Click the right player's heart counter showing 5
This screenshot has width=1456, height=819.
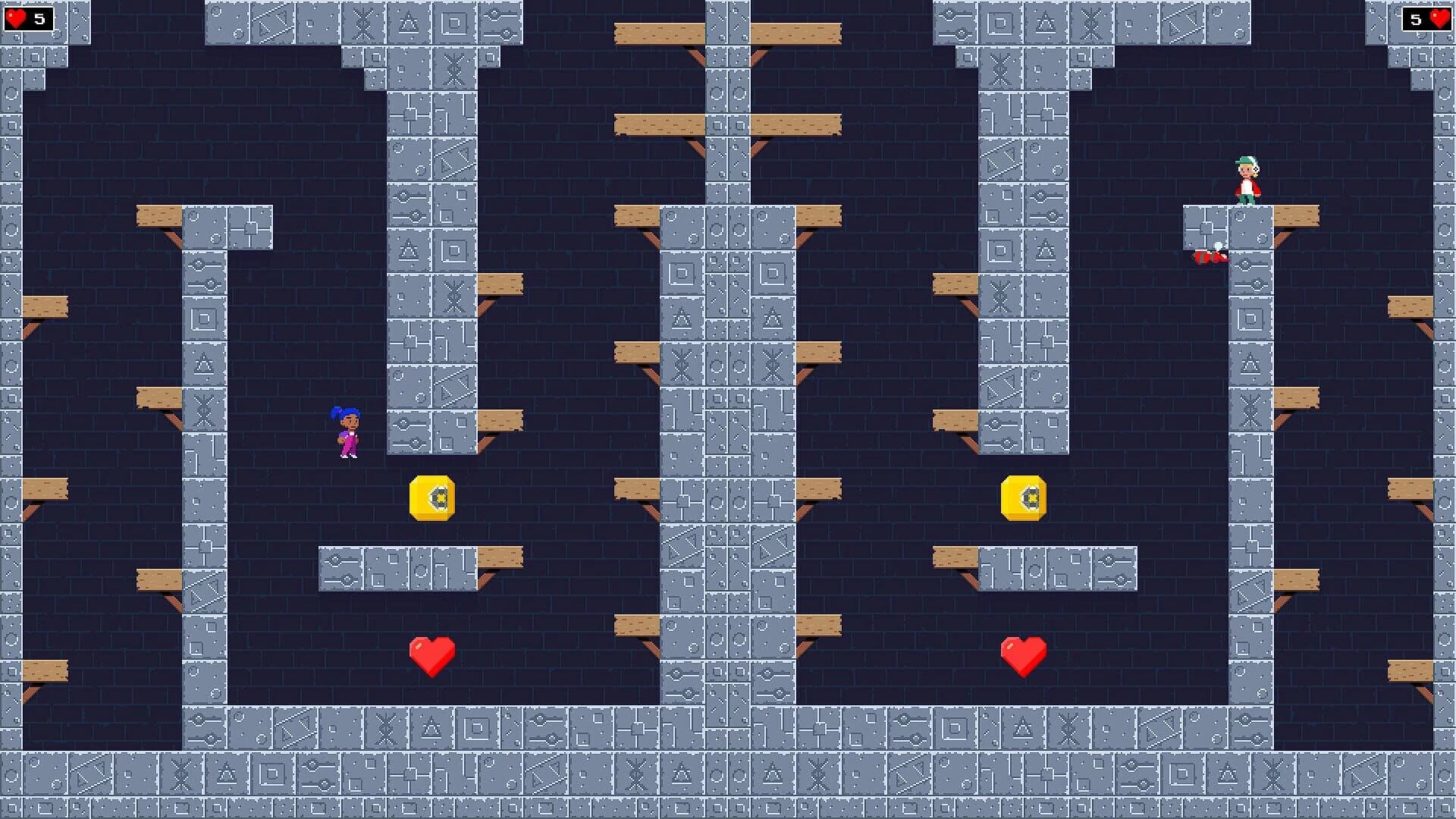(1429, 18)
